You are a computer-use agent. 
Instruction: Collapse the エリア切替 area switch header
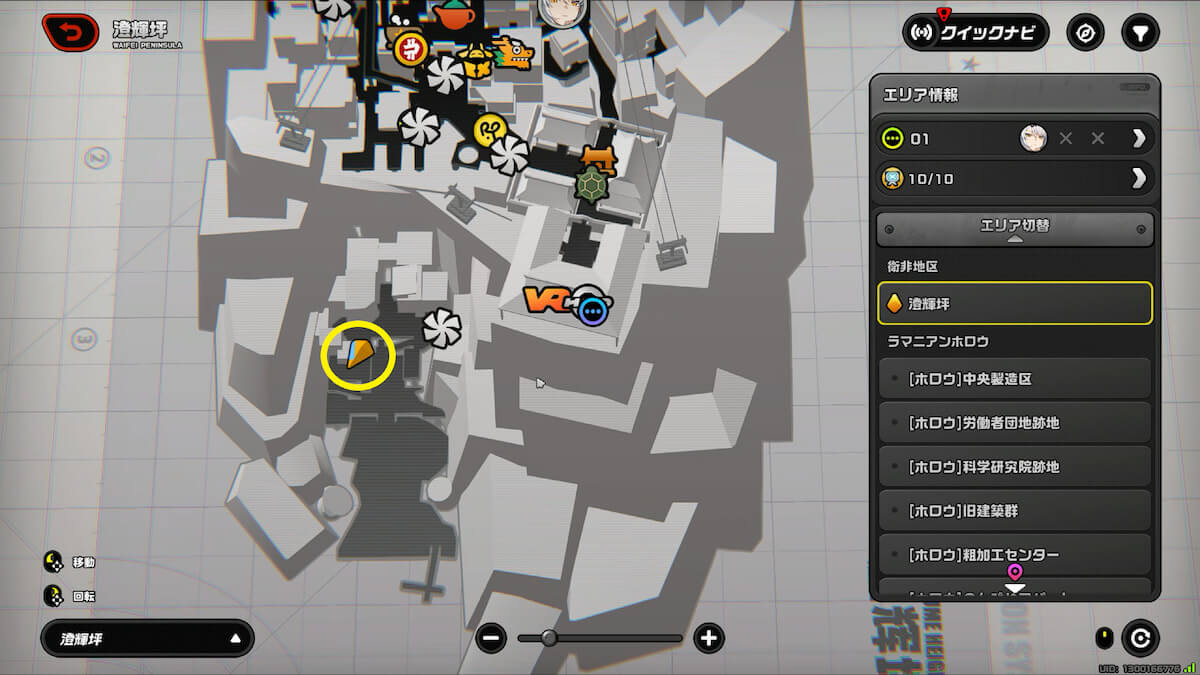[1014, 228]
